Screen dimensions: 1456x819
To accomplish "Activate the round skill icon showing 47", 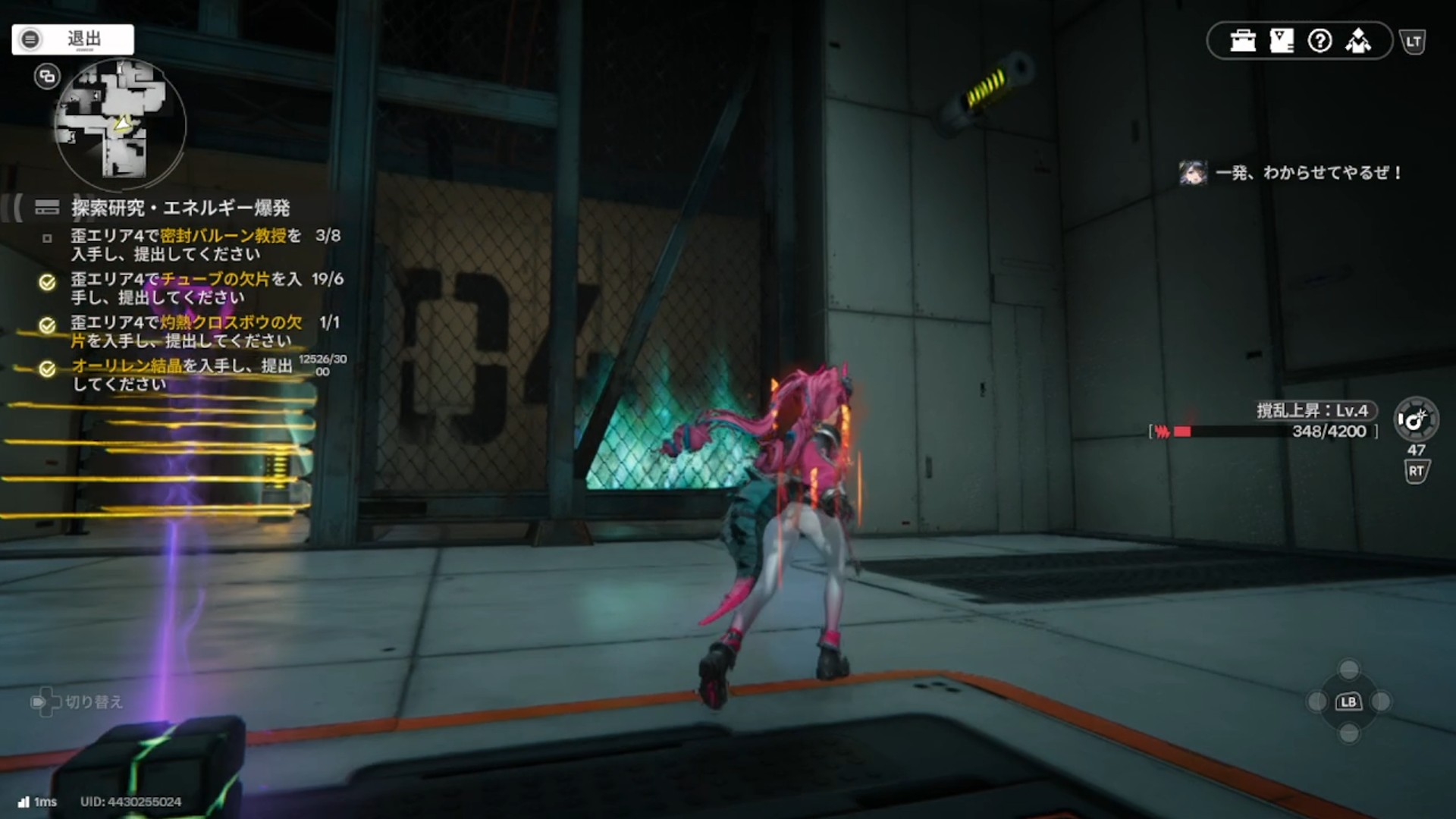I will pos(1416,419).
